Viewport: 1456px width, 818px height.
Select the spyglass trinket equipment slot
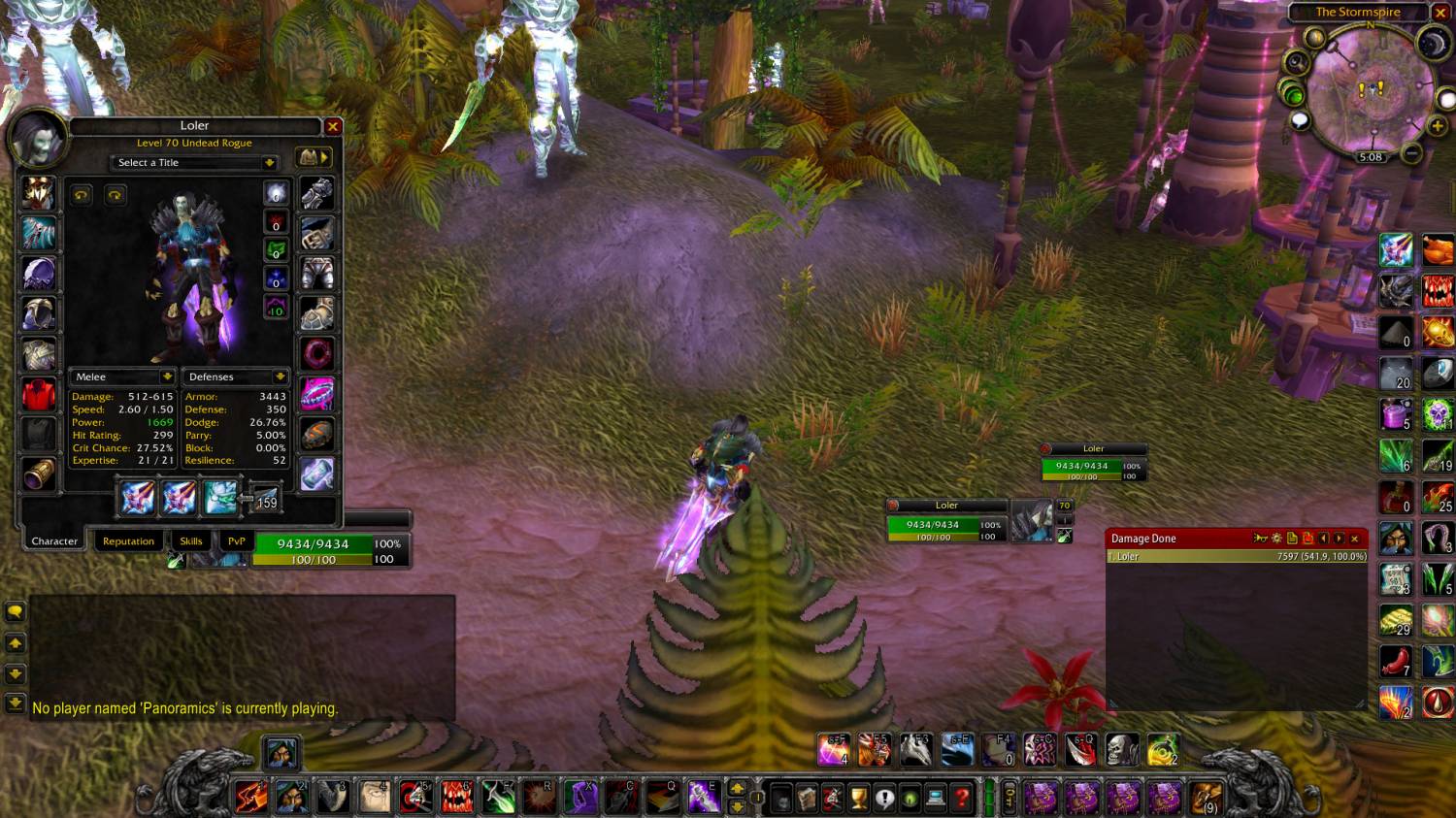click(39, 474)
